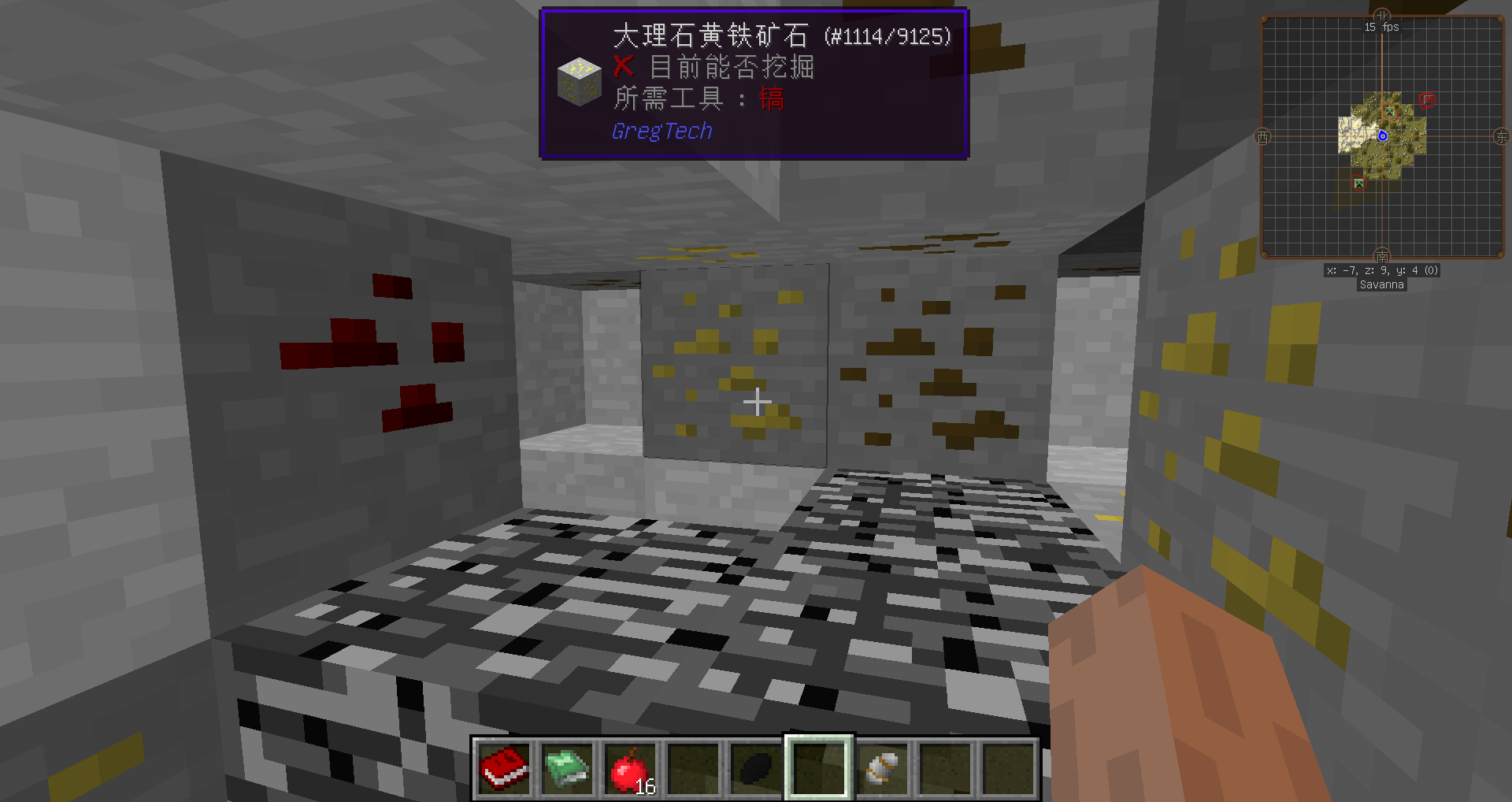
Task: Click the 15 fps counter above the minimap
Action: coord(1381,28)
